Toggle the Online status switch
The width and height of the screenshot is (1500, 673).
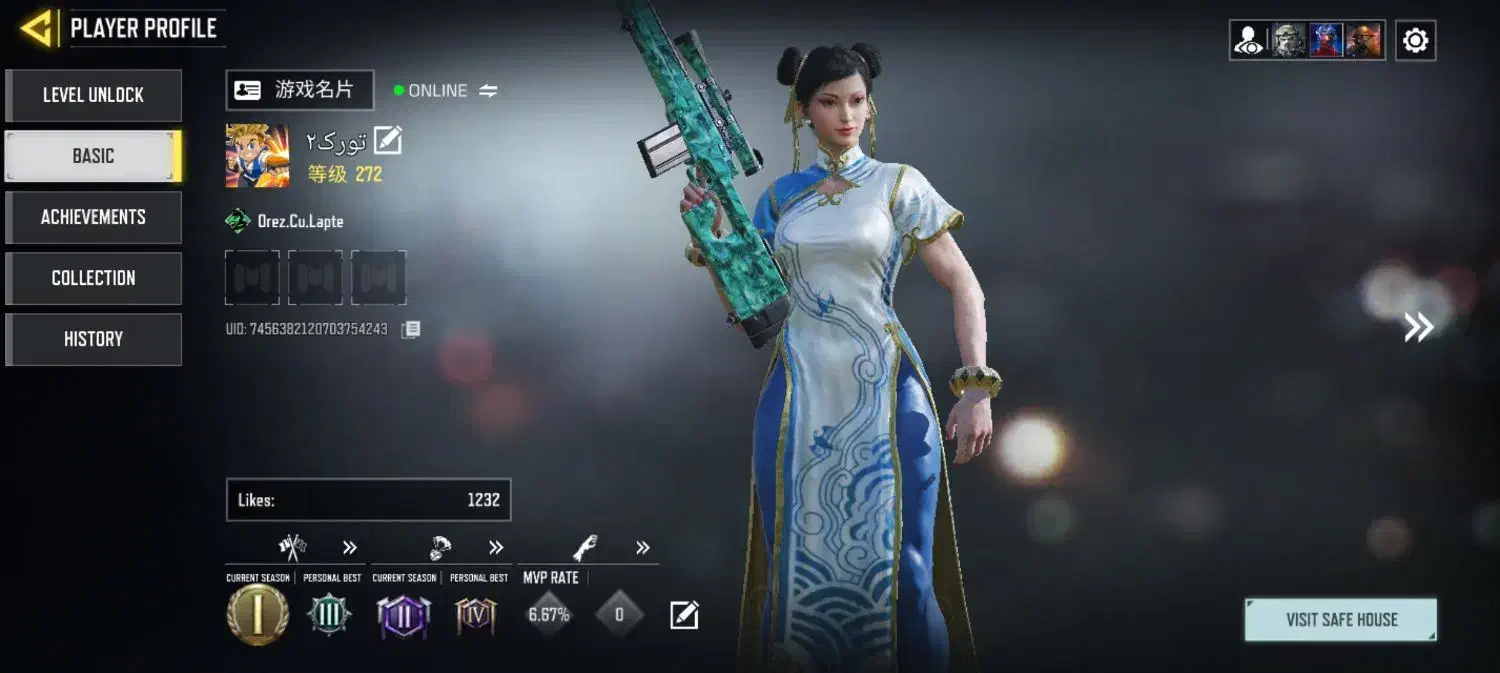[488, 91]
